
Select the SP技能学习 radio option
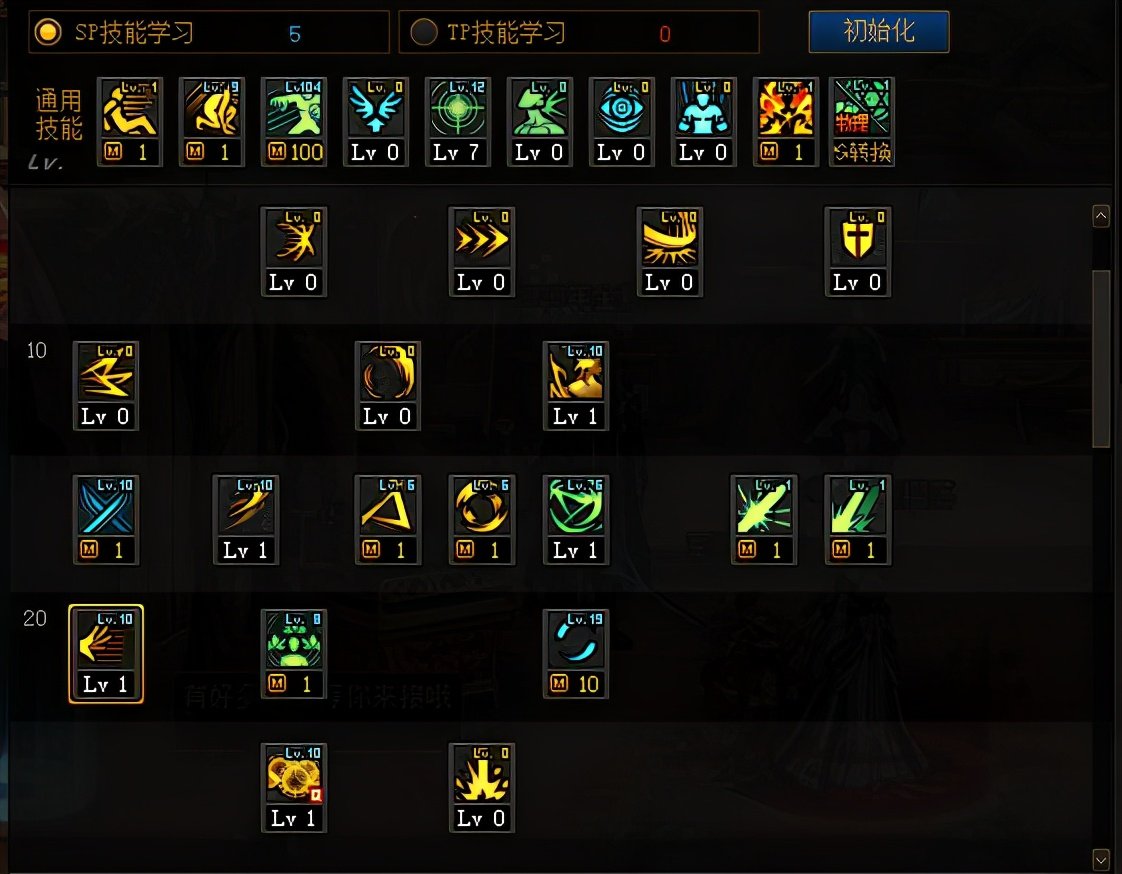click(x=47, y=33)
